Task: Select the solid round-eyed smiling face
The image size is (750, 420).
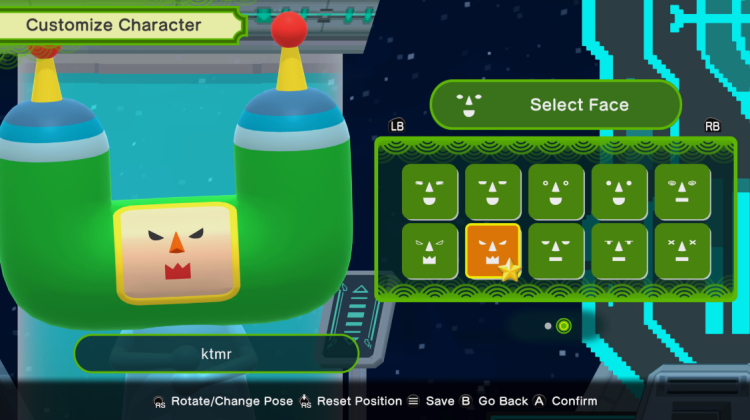Action: click(619, 192)
